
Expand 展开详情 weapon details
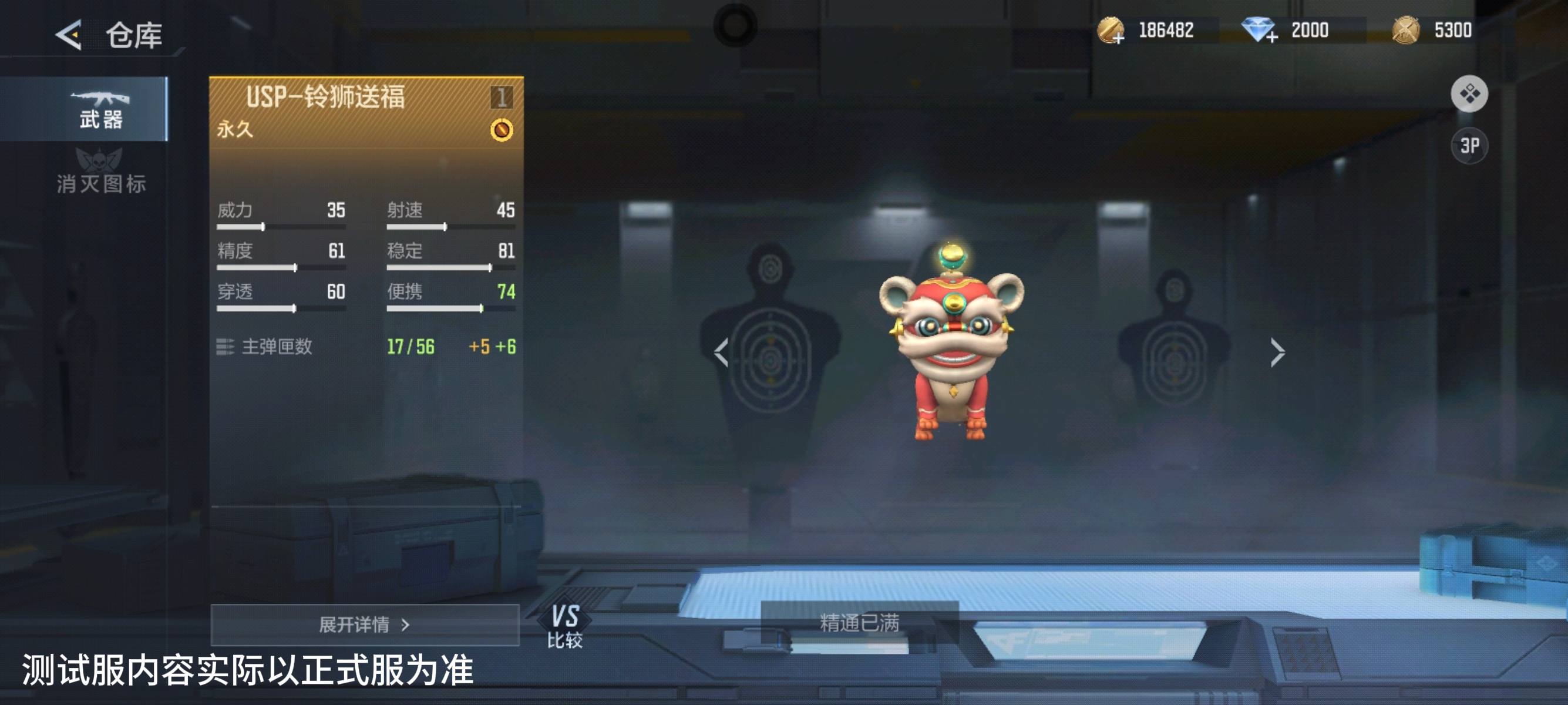pyautogui.click(x=366, y=626)
